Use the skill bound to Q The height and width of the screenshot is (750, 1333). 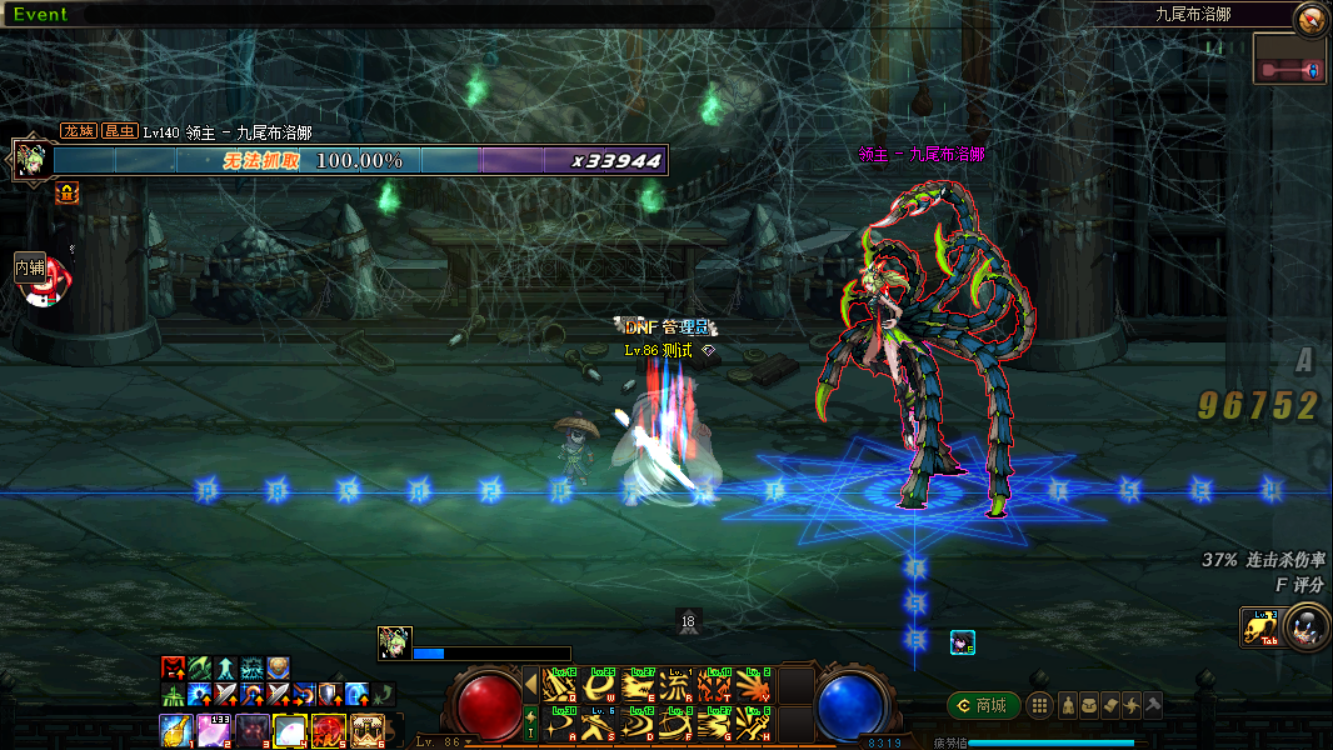tap(559, 686)
